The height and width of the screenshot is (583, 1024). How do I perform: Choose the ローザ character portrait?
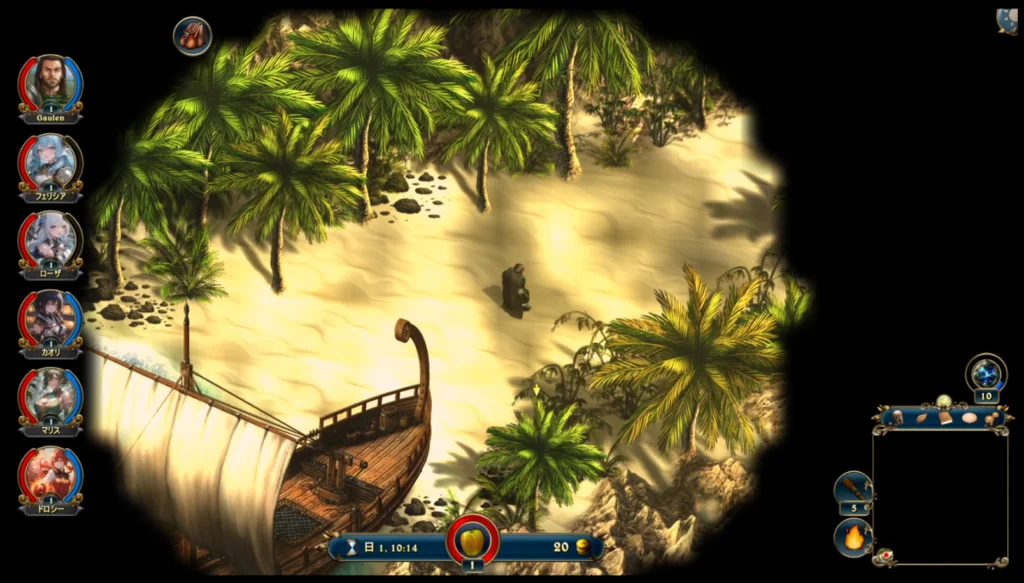click(50, 239)
